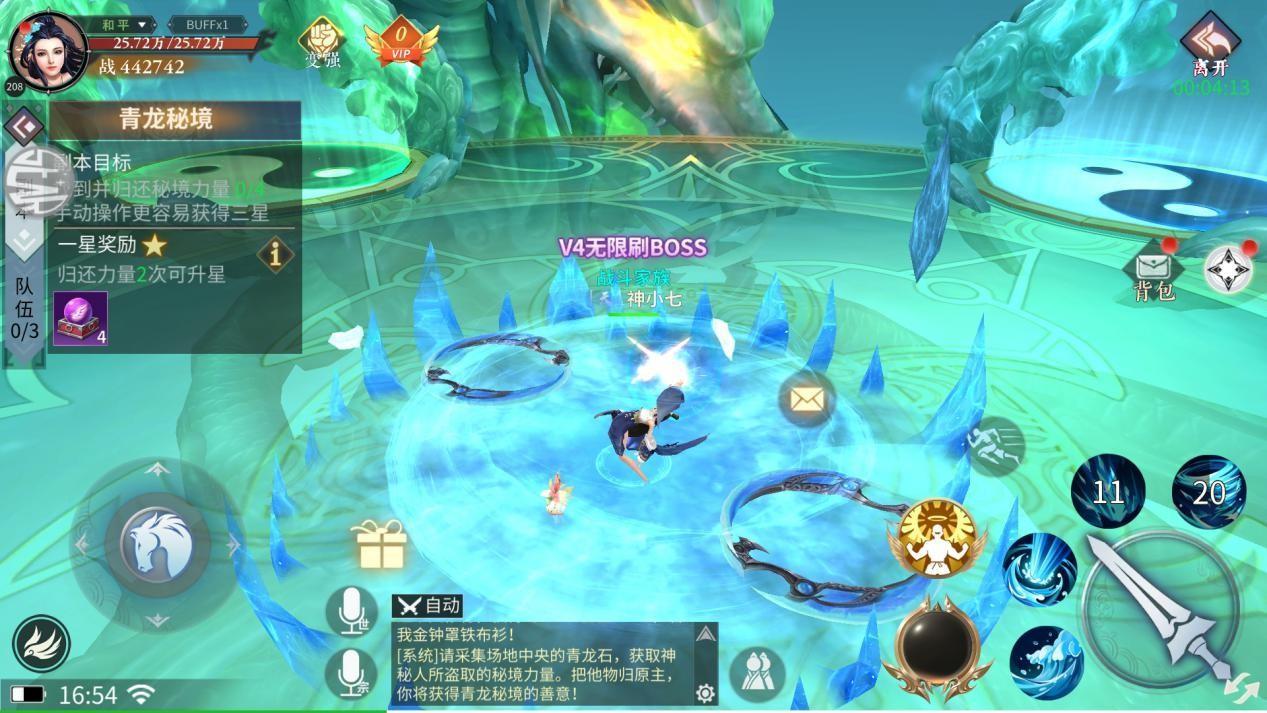Open the 背包 bag
This screenshot has width=1267, height=713.
(1153, 274)
